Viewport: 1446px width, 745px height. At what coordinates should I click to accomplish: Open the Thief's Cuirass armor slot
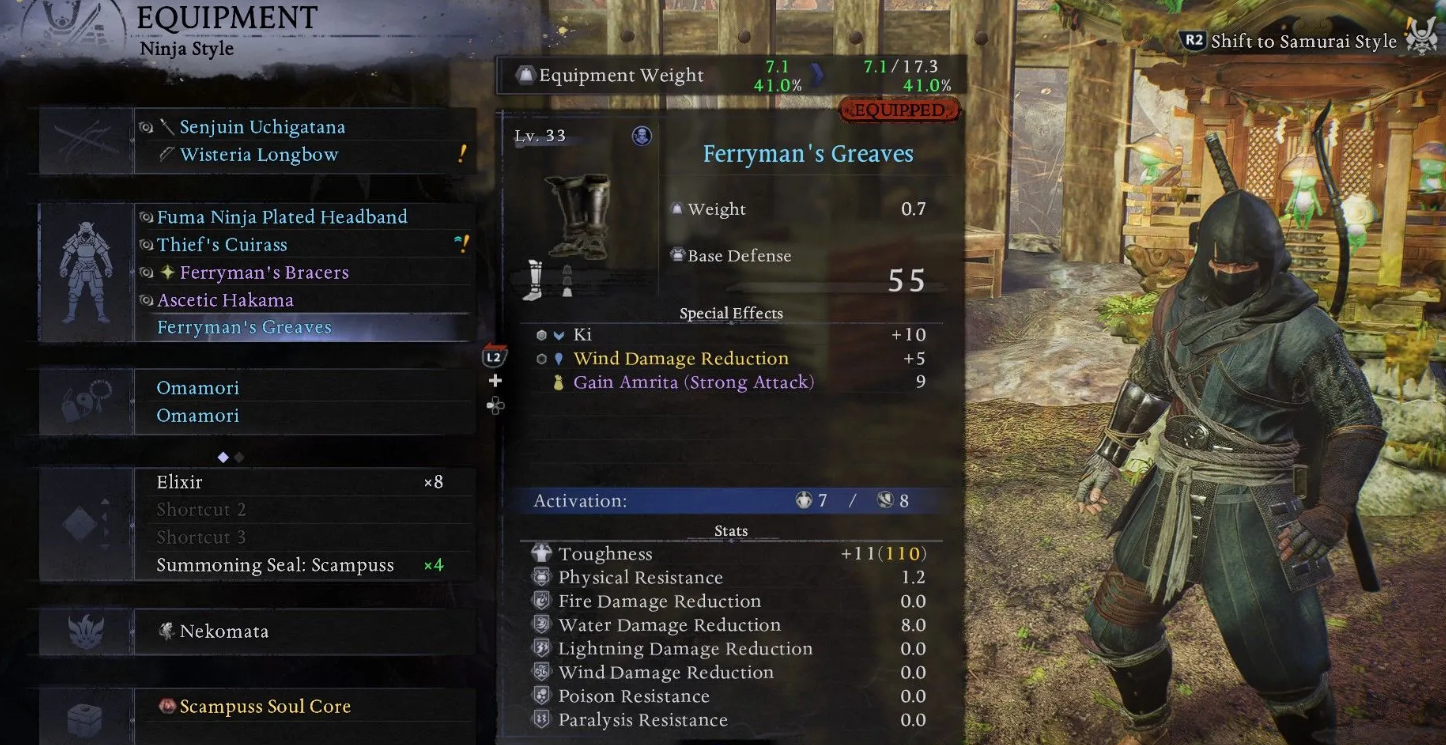[222, 245]
